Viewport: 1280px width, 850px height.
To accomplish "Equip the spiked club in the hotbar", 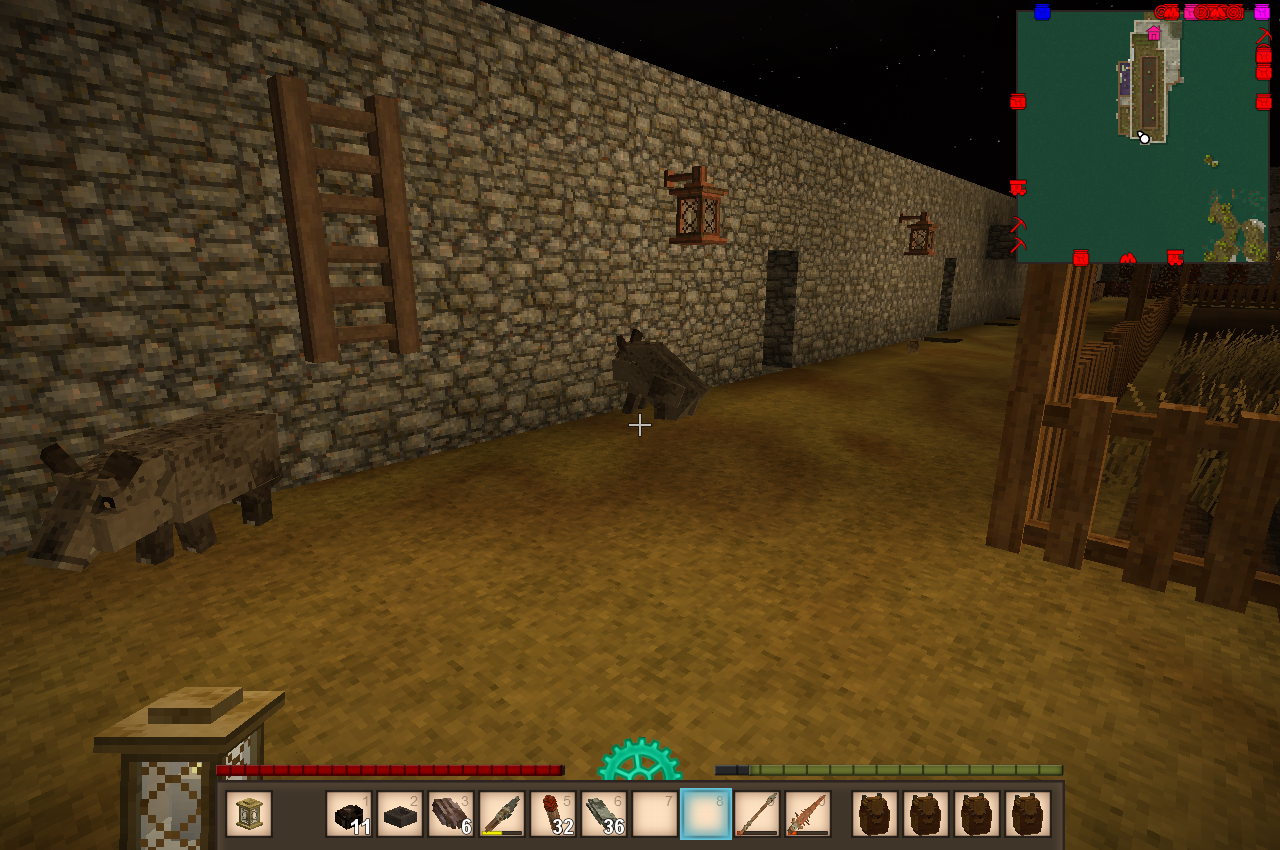I will click(x=808, y=814).
